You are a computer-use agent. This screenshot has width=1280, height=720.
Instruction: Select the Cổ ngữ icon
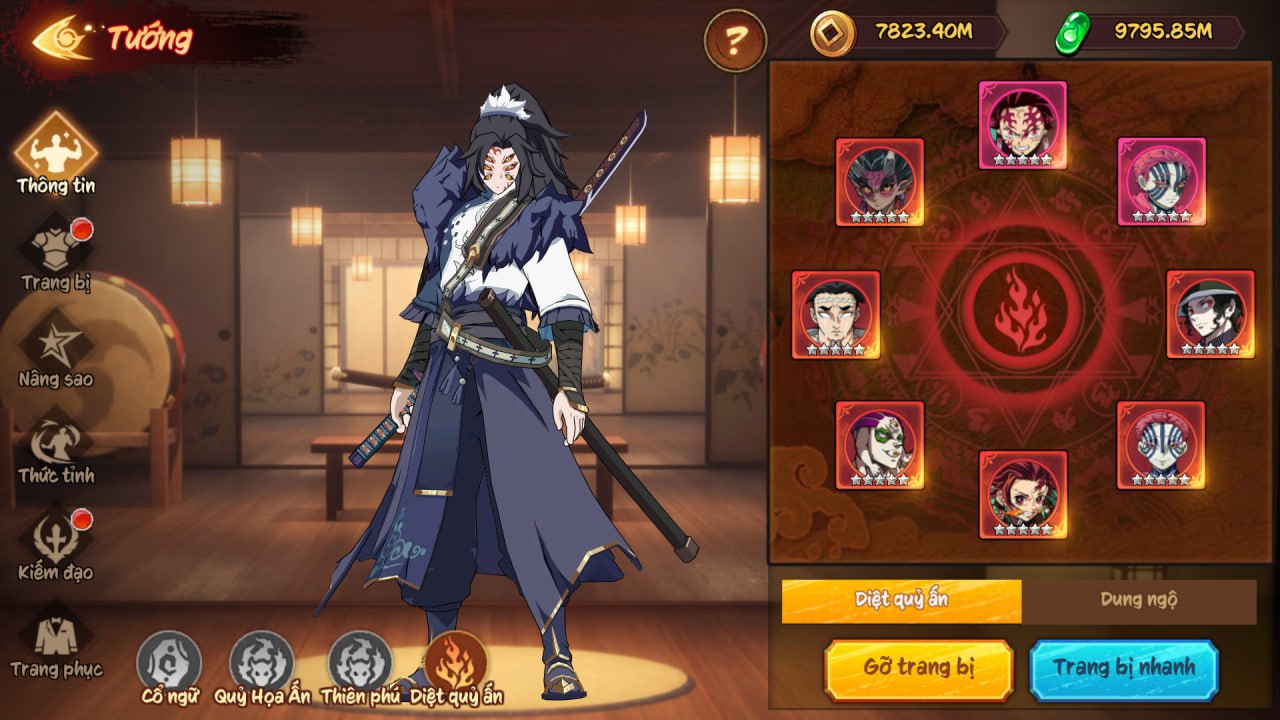click(x=169, y=662)
